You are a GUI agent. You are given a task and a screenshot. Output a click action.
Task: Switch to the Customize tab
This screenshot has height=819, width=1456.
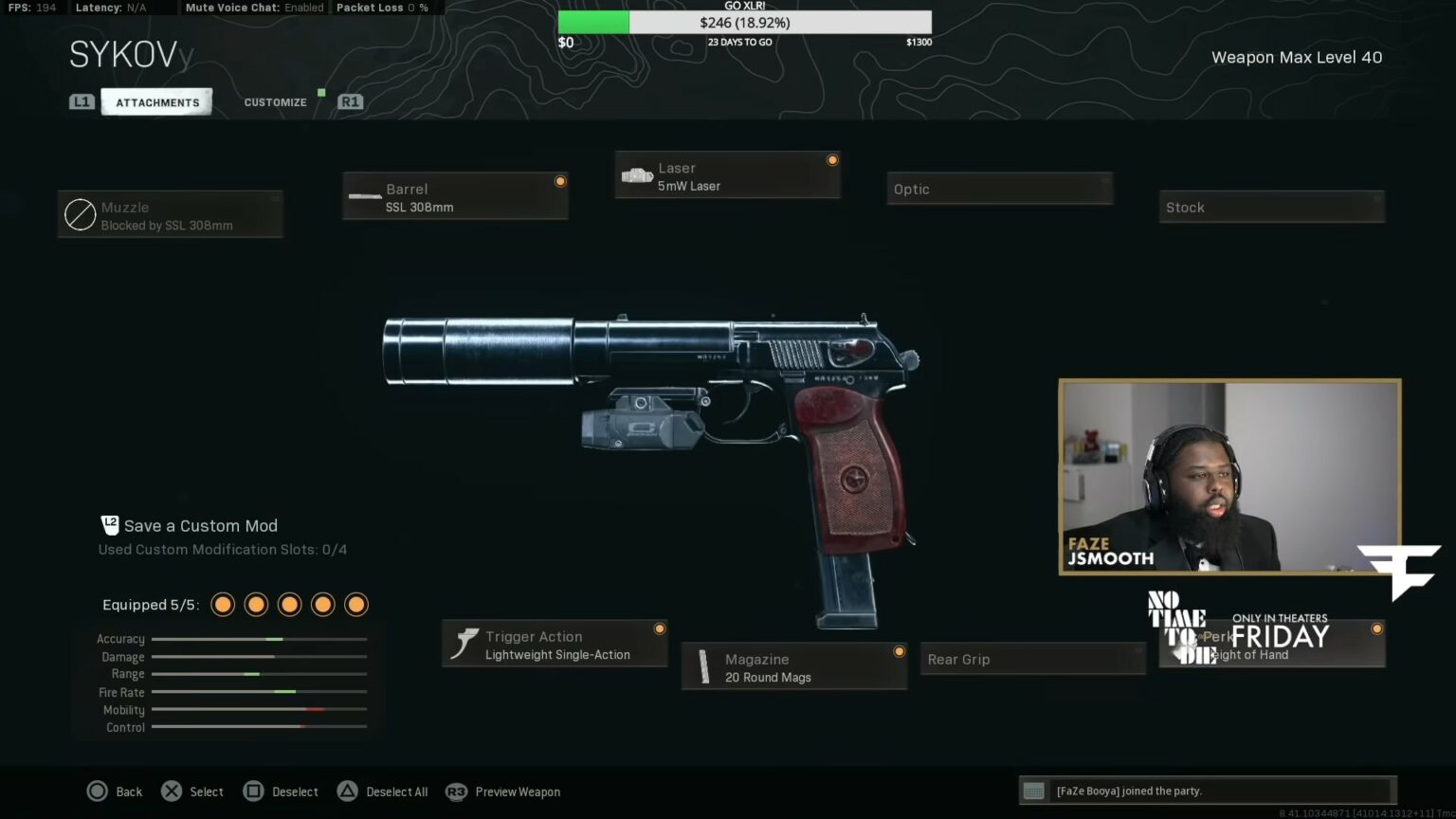point(275,101)
